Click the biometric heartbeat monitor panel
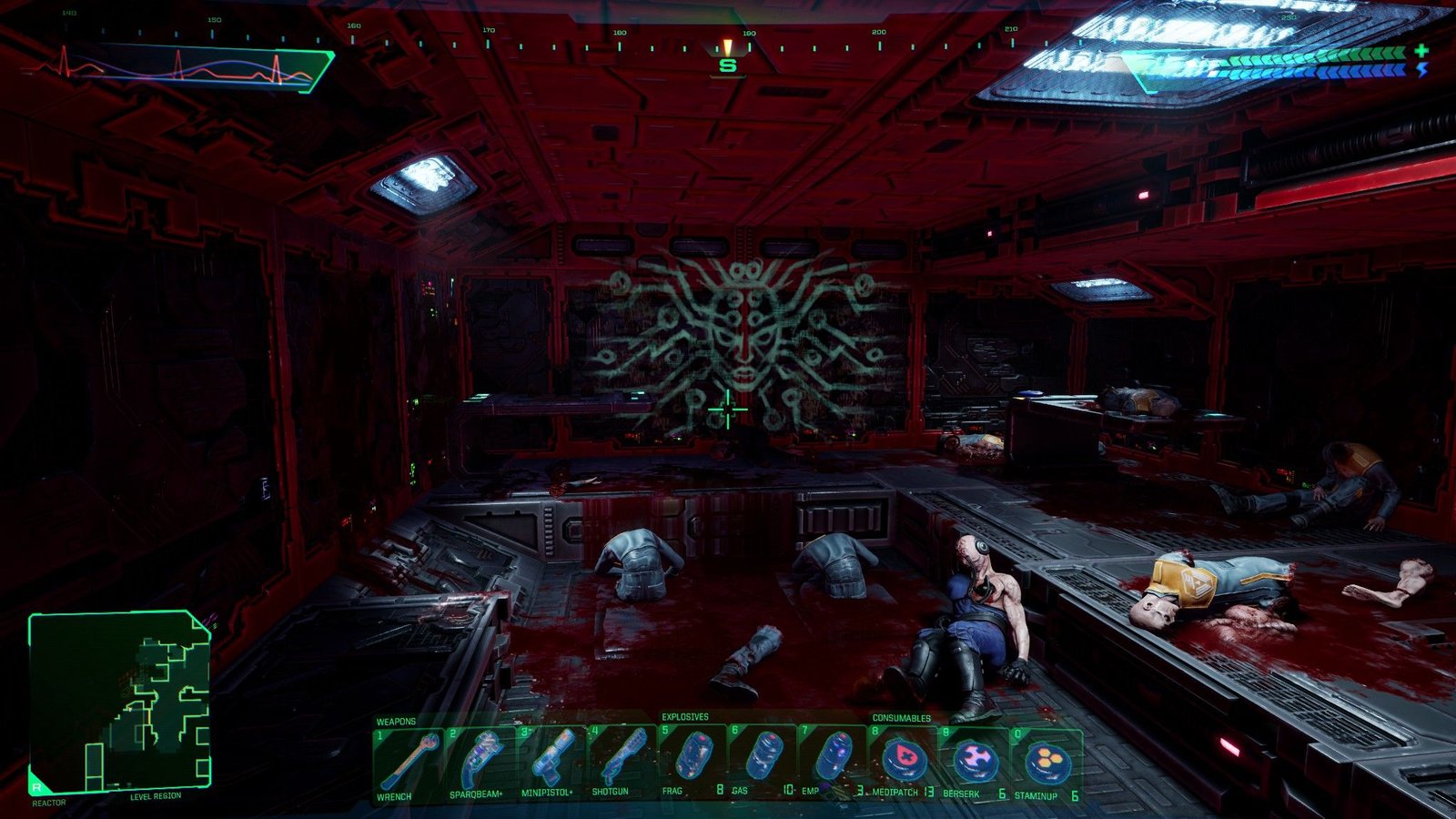The width and height of the screenshot is (1456, 819). point(182,67)
